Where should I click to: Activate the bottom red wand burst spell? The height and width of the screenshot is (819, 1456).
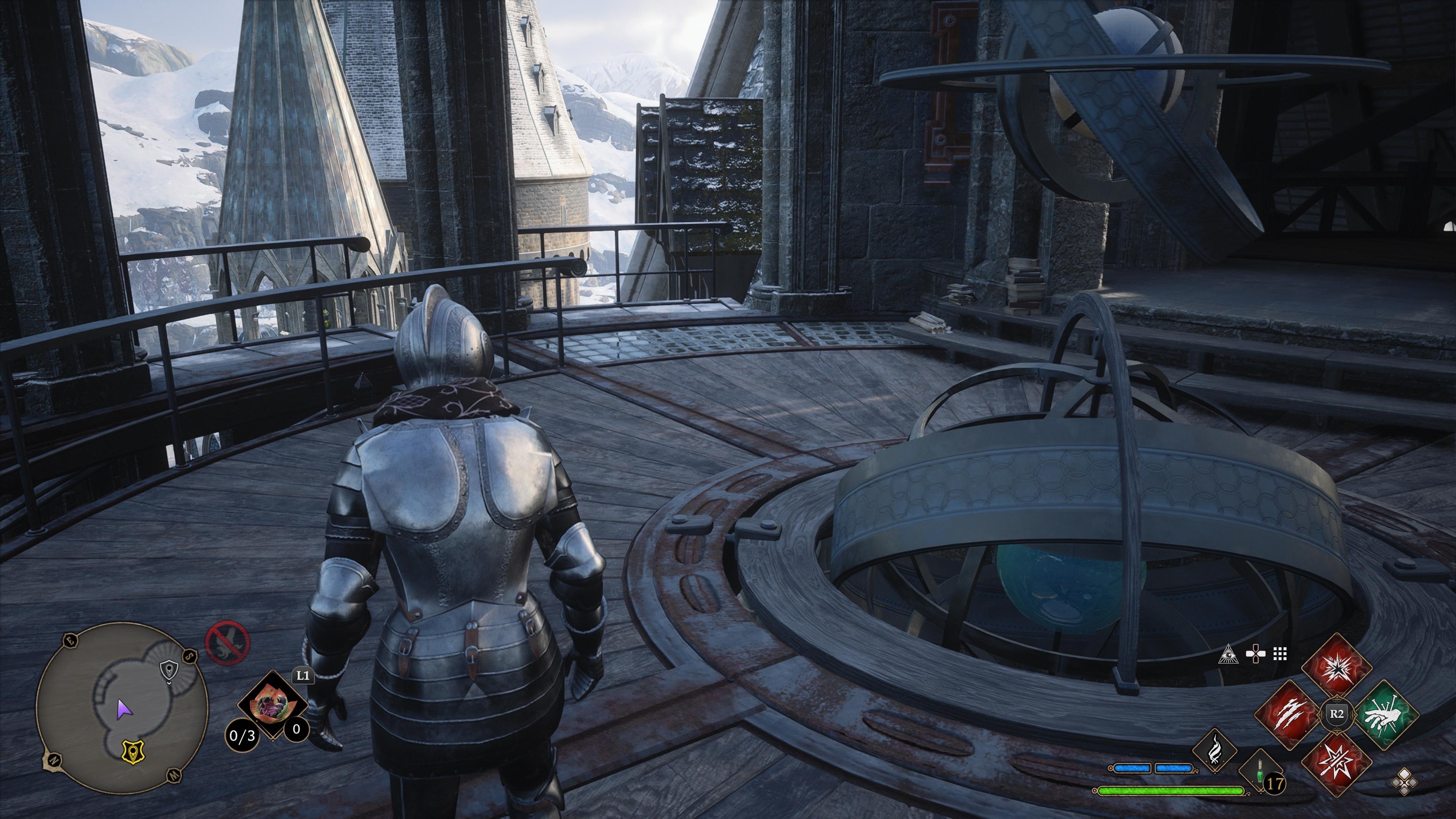1337,761
